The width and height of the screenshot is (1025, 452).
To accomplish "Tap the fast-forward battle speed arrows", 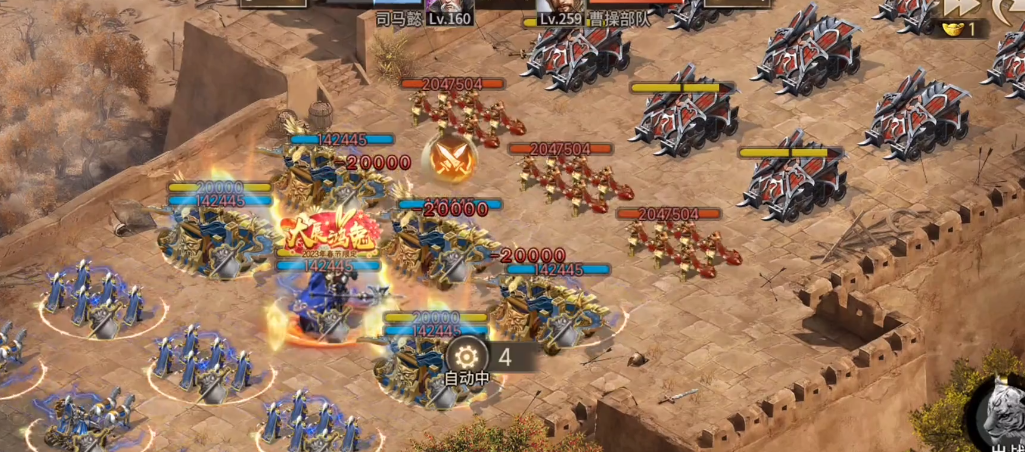I will point(962,7).
